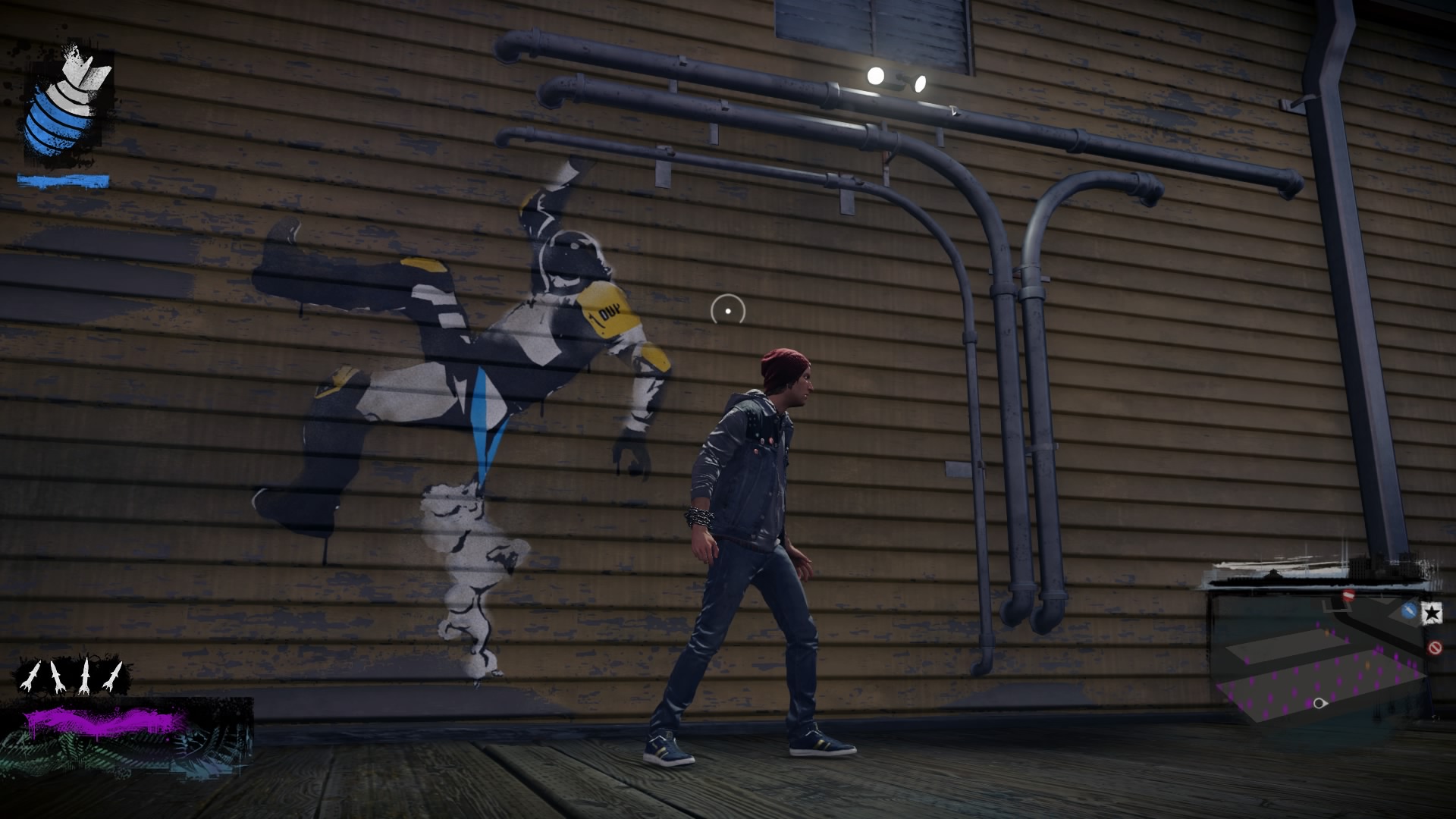
Task: Select the blue spray-can marker on the minimap
Action: tap(1409, 610)
